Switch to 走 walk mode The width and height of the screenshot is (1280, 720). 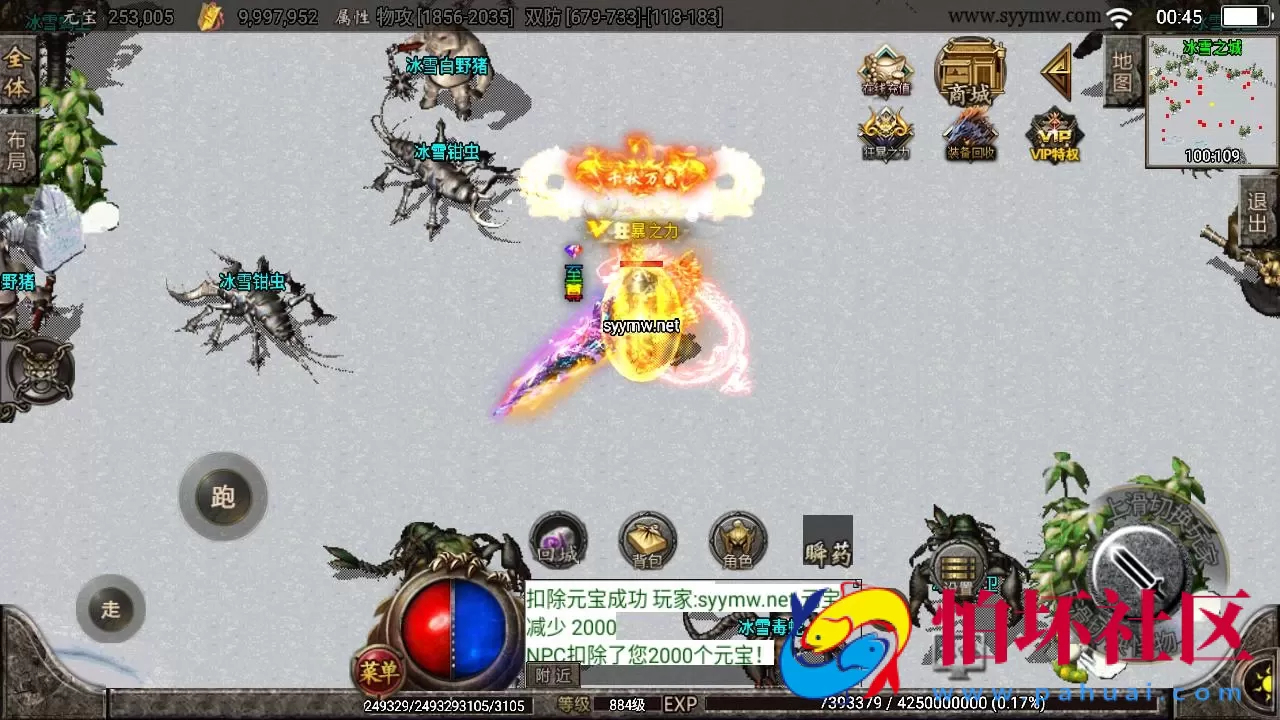click(x=110, y=609)
